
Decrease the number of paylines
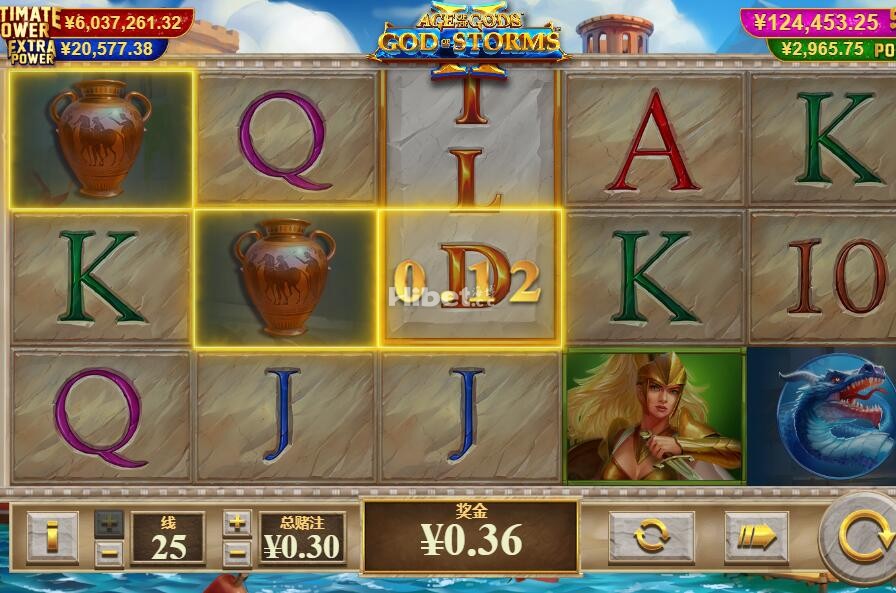[x=110, y=551]
